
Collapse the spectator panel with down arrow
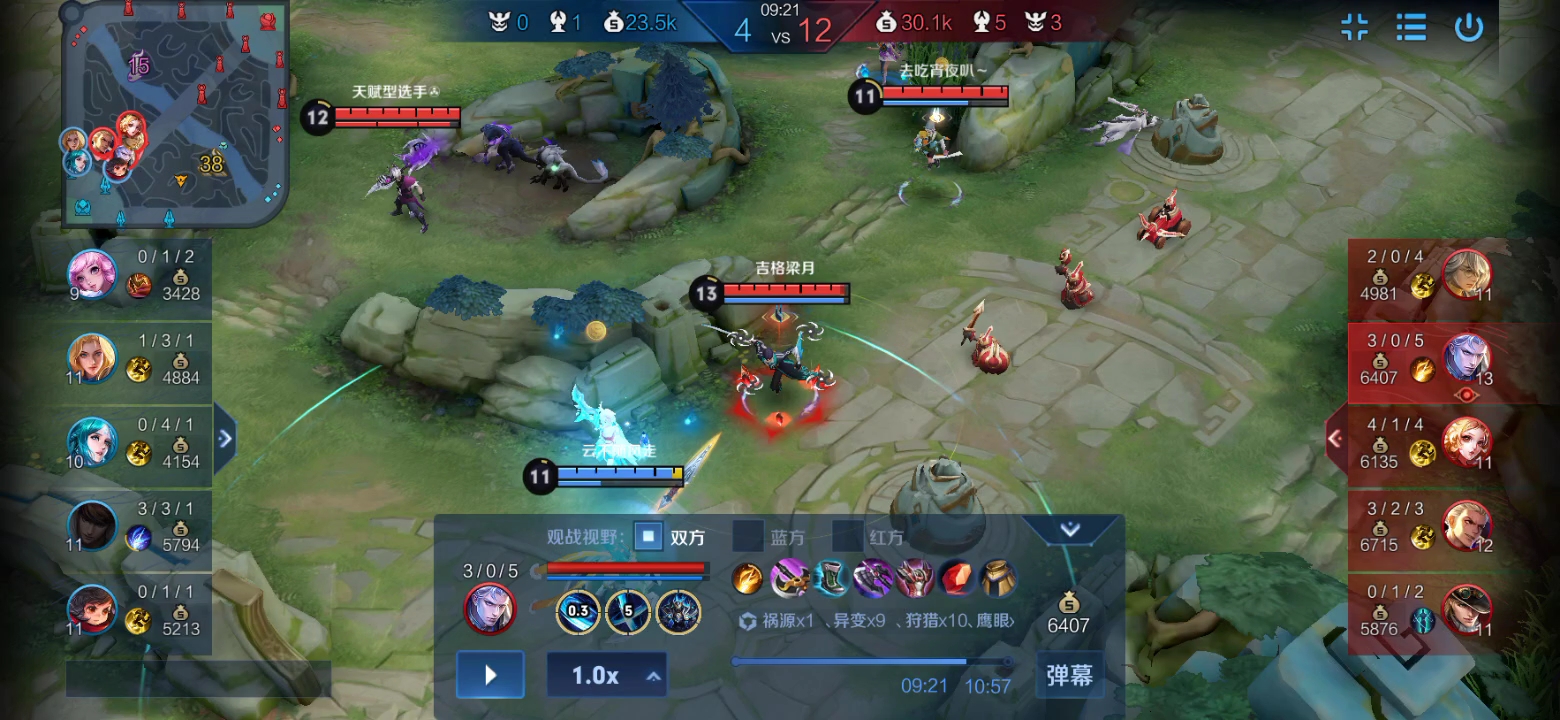pyautogui.click(x=1070, y=530)
